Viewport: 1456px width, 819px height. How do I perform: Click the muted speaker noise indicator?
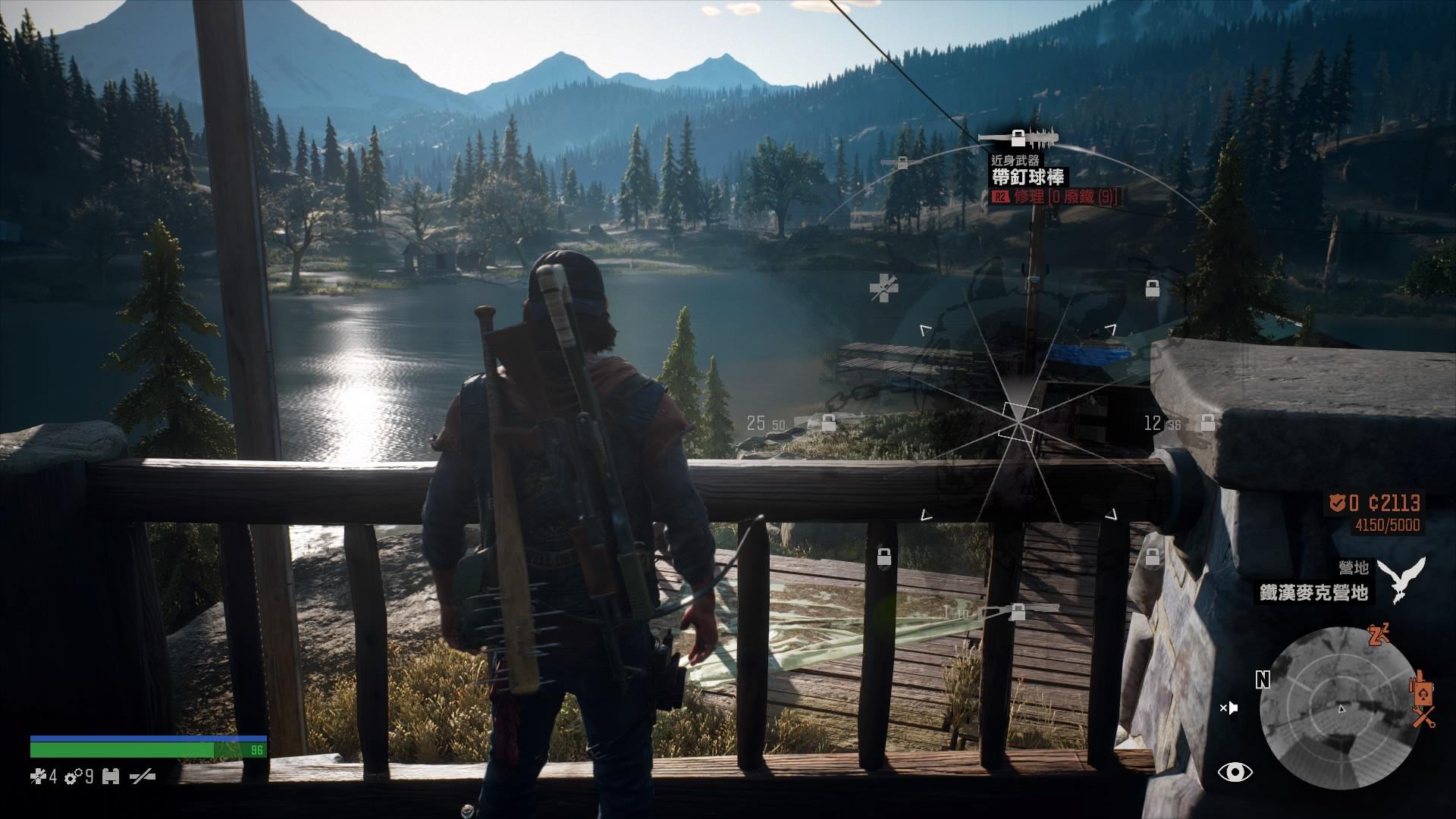pos(1228,708)
